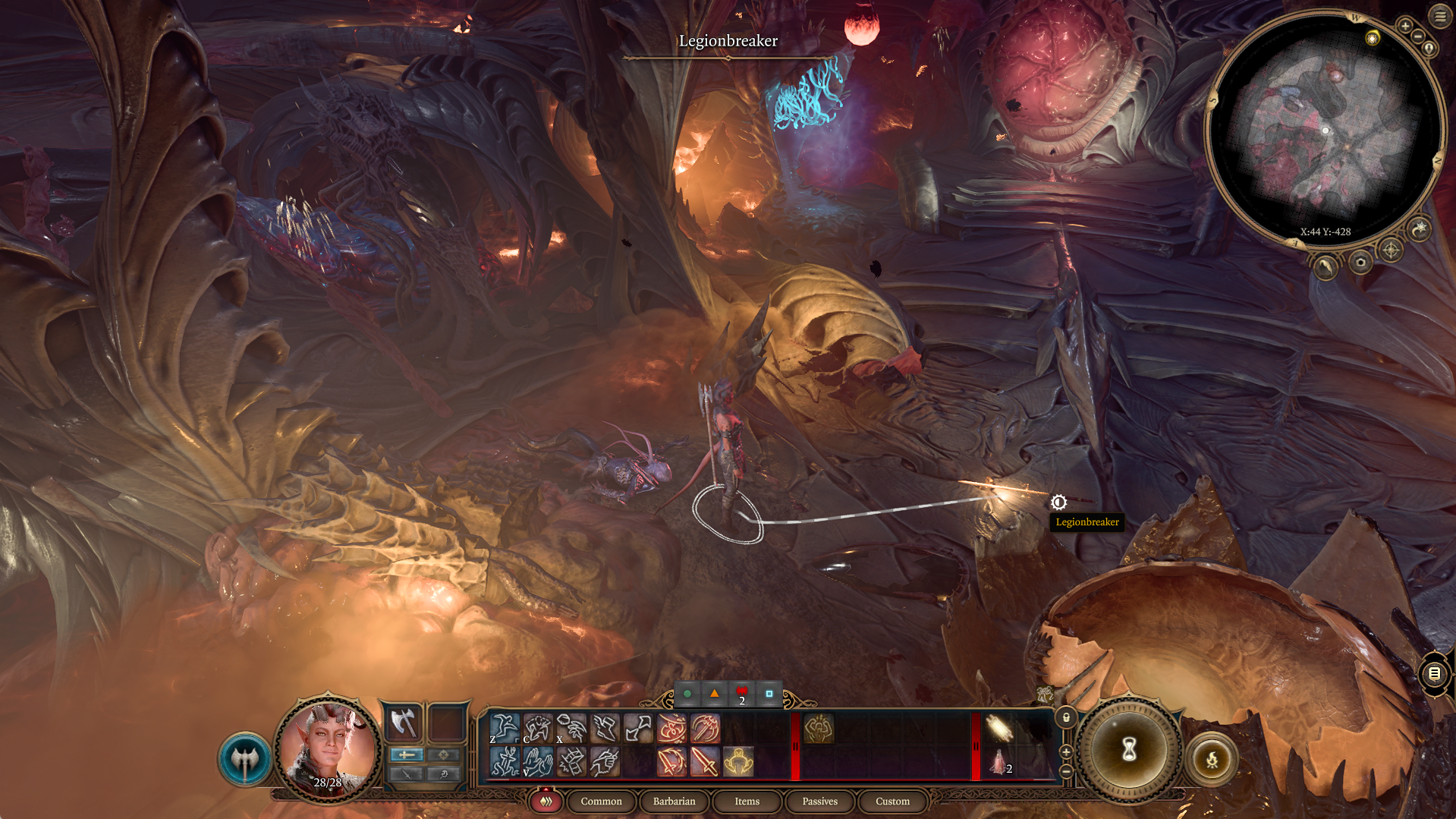Show the Items hotbar tab
1456x819 pixels.
747,801
